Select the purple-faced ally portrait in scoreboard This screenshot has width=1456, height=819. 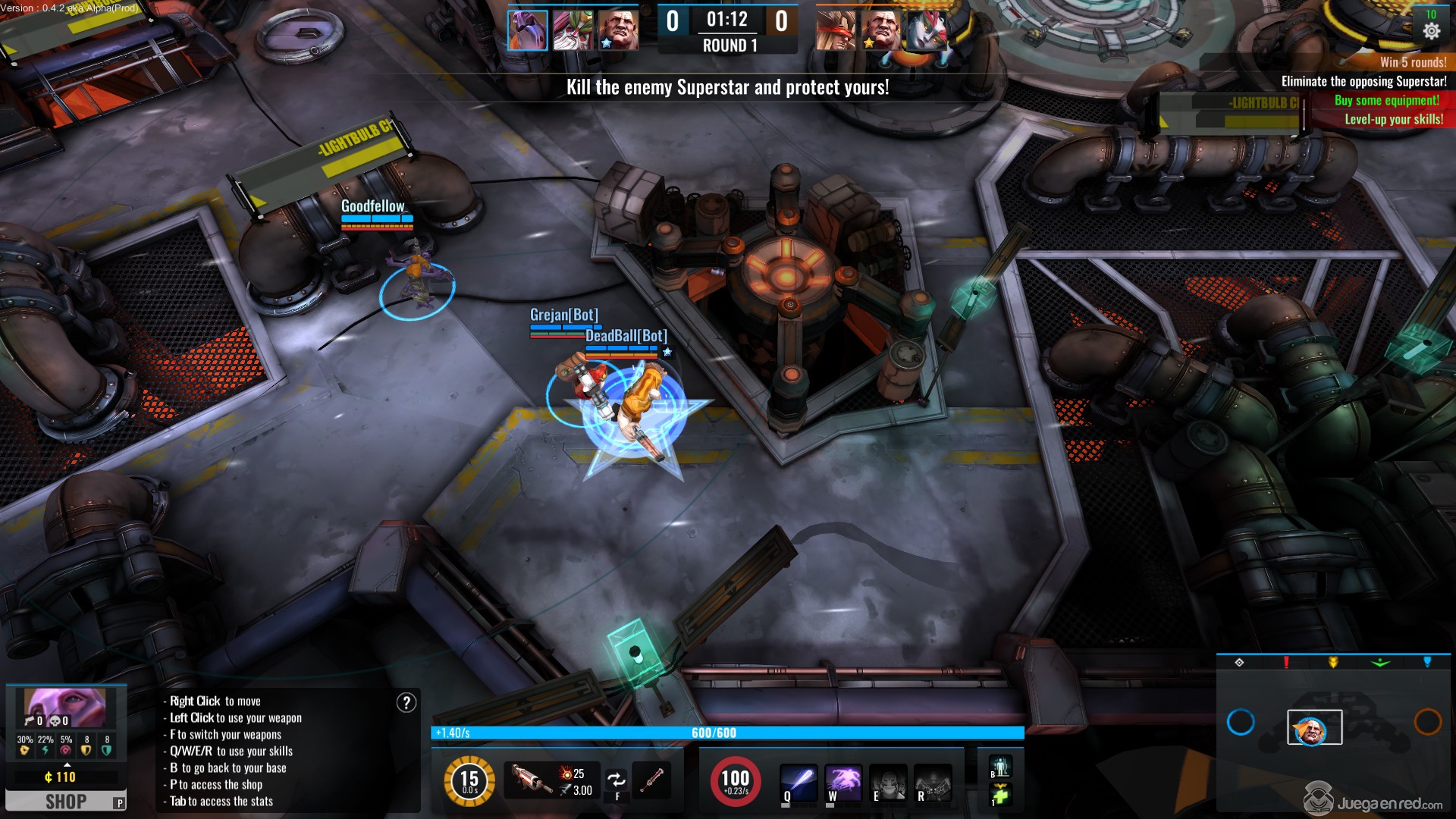pos(527,30)
